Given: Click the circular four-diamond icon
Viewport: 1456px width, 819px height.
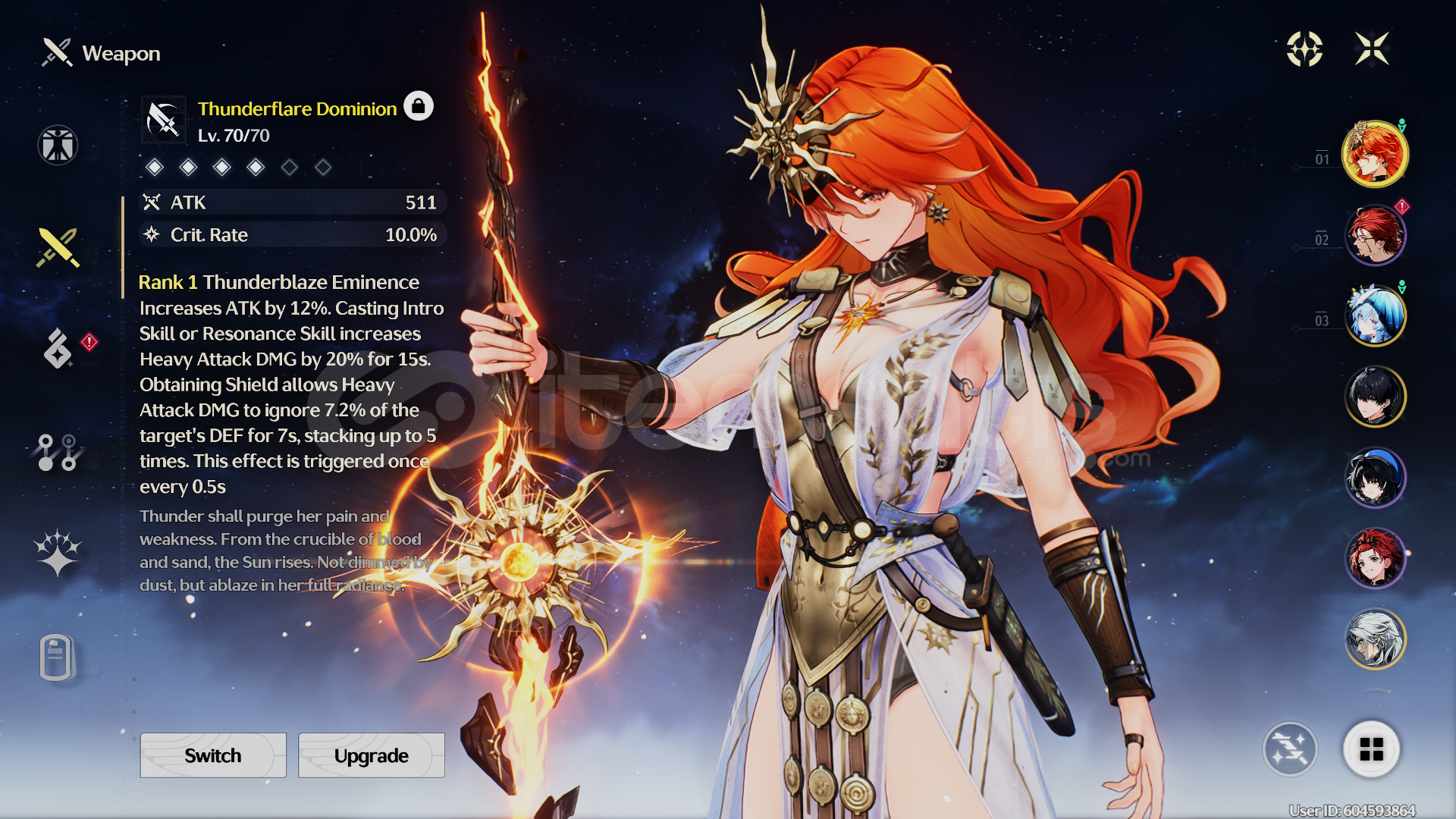Looking at the screenshot, I should (1304, 49).
